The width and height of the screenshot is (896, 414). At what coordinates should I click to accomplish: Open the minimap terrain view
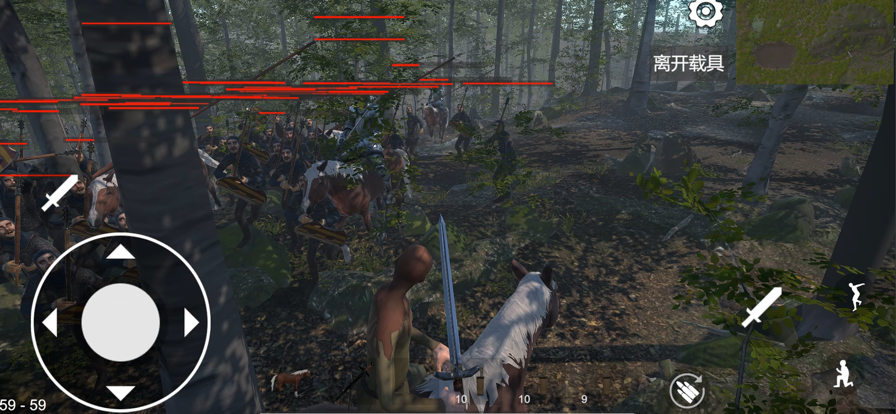pos(815,42)
